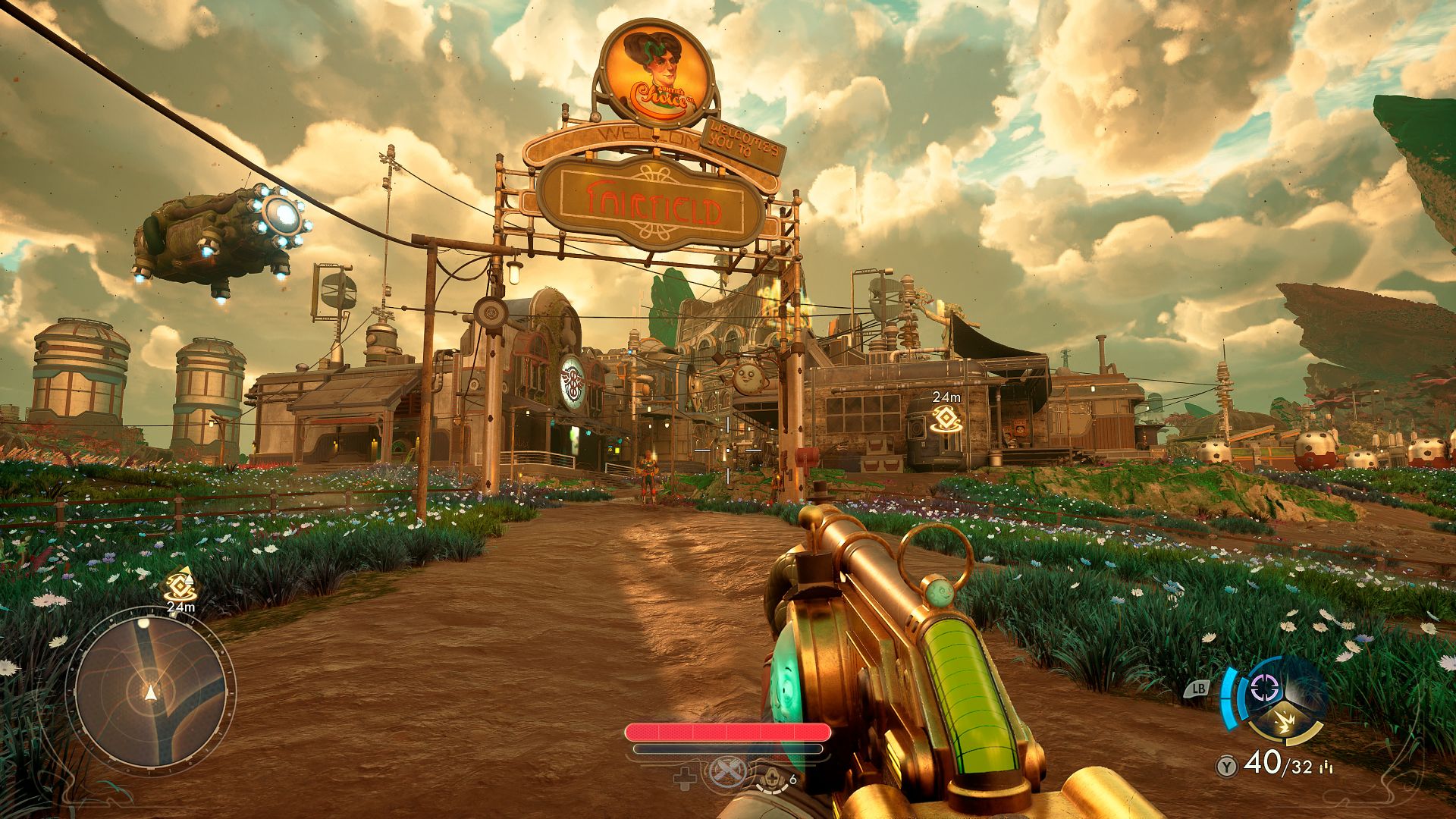The width and height of the screenshot is (1456, 819).
Task: Use the medical inhaler with 6 charges
Action: click(773, 777)
